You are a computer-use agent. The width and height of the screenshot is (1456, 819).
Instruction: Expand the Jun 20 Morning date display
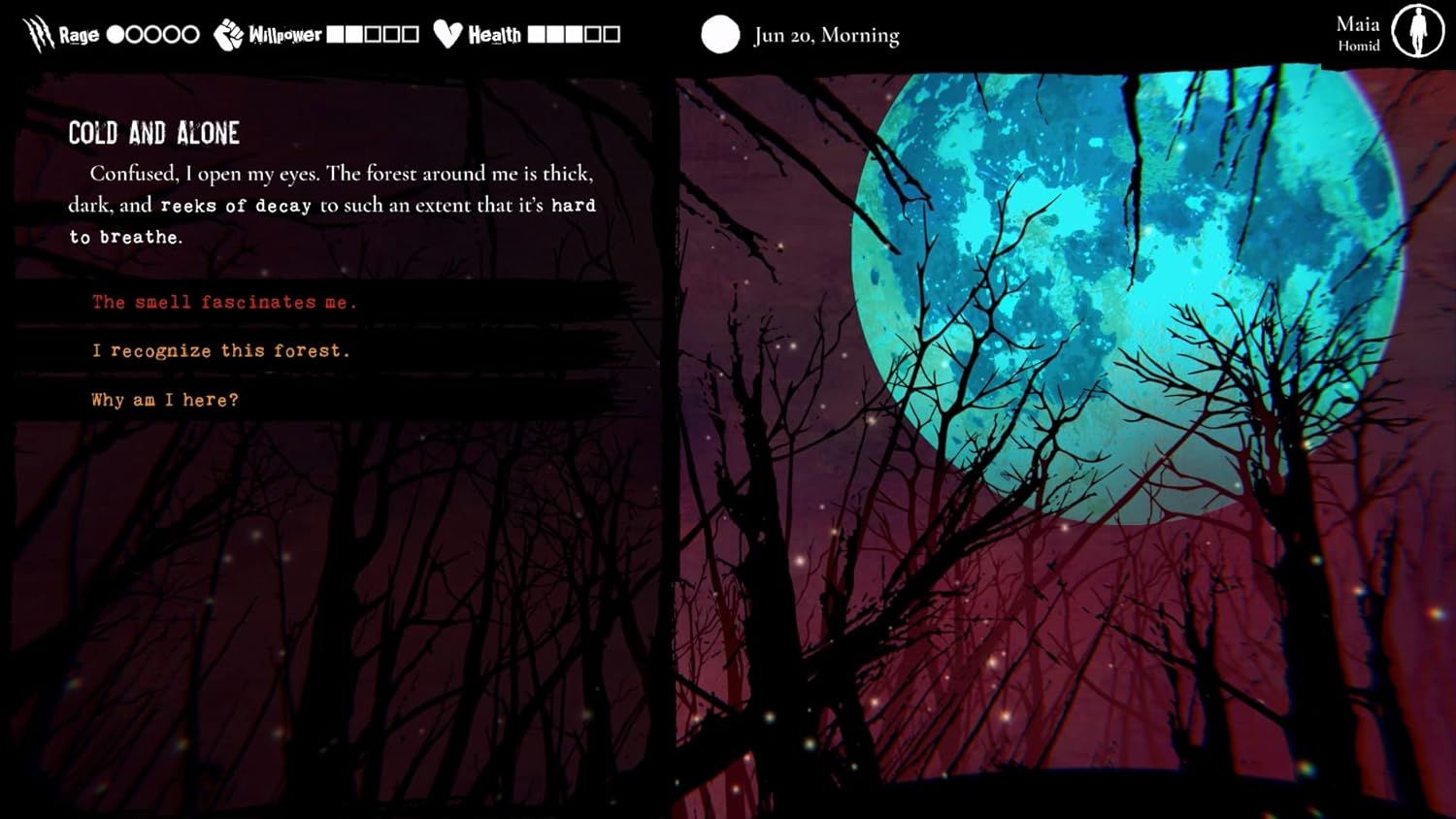[826, 35]
